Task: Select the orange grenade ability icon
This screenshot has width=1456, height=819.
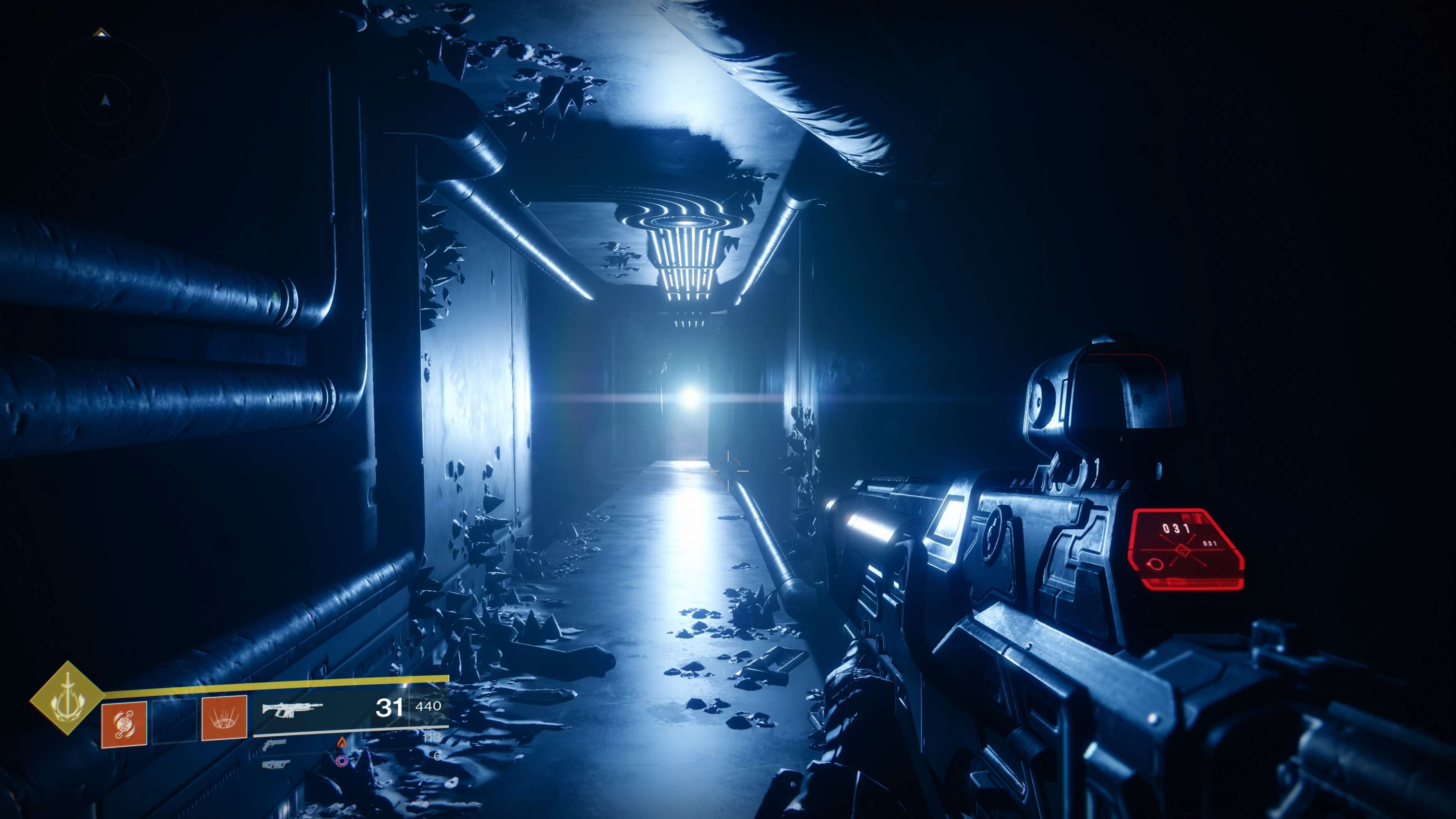Action: 124,723
